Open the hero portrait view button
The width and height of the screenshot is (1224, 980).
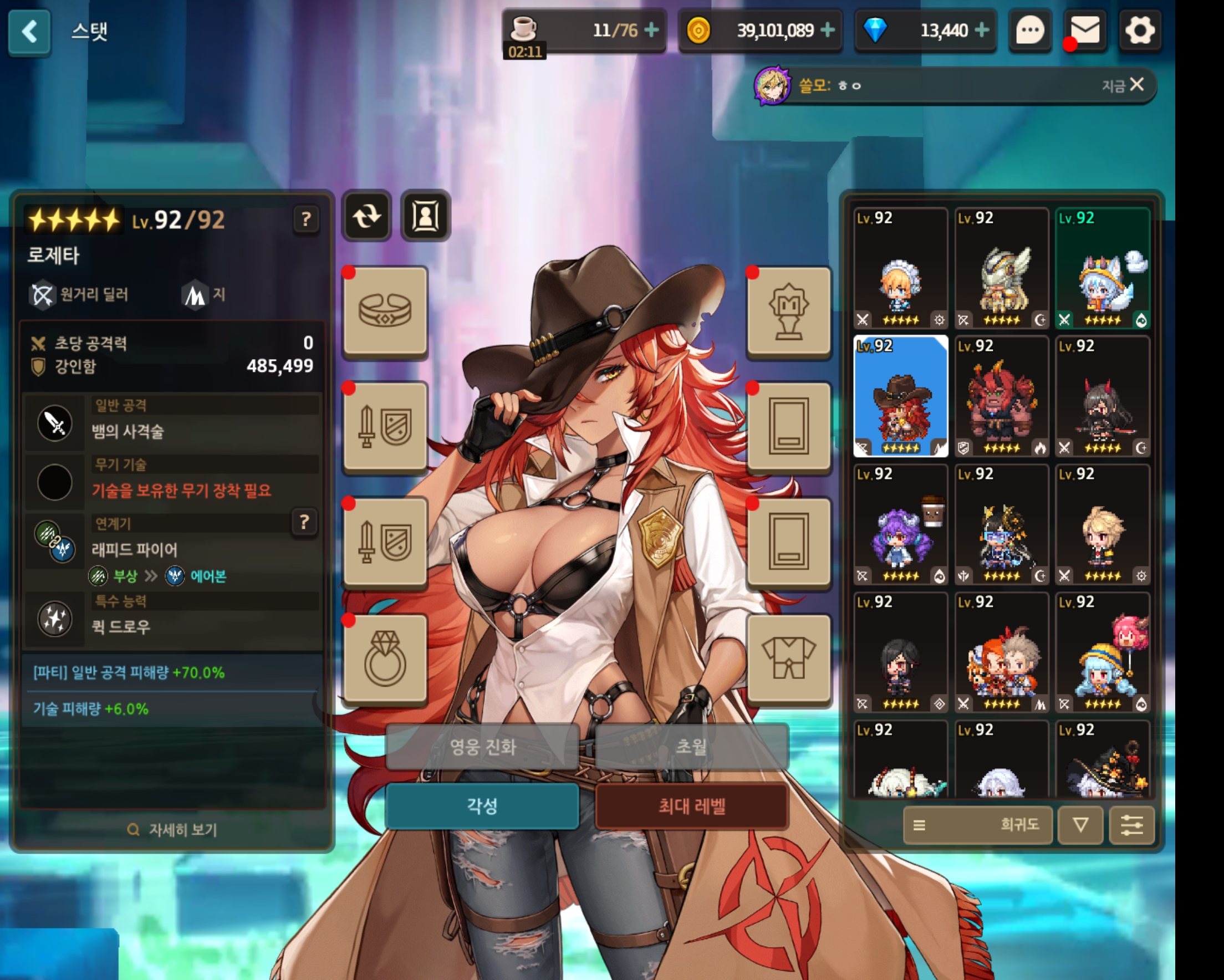425,216
